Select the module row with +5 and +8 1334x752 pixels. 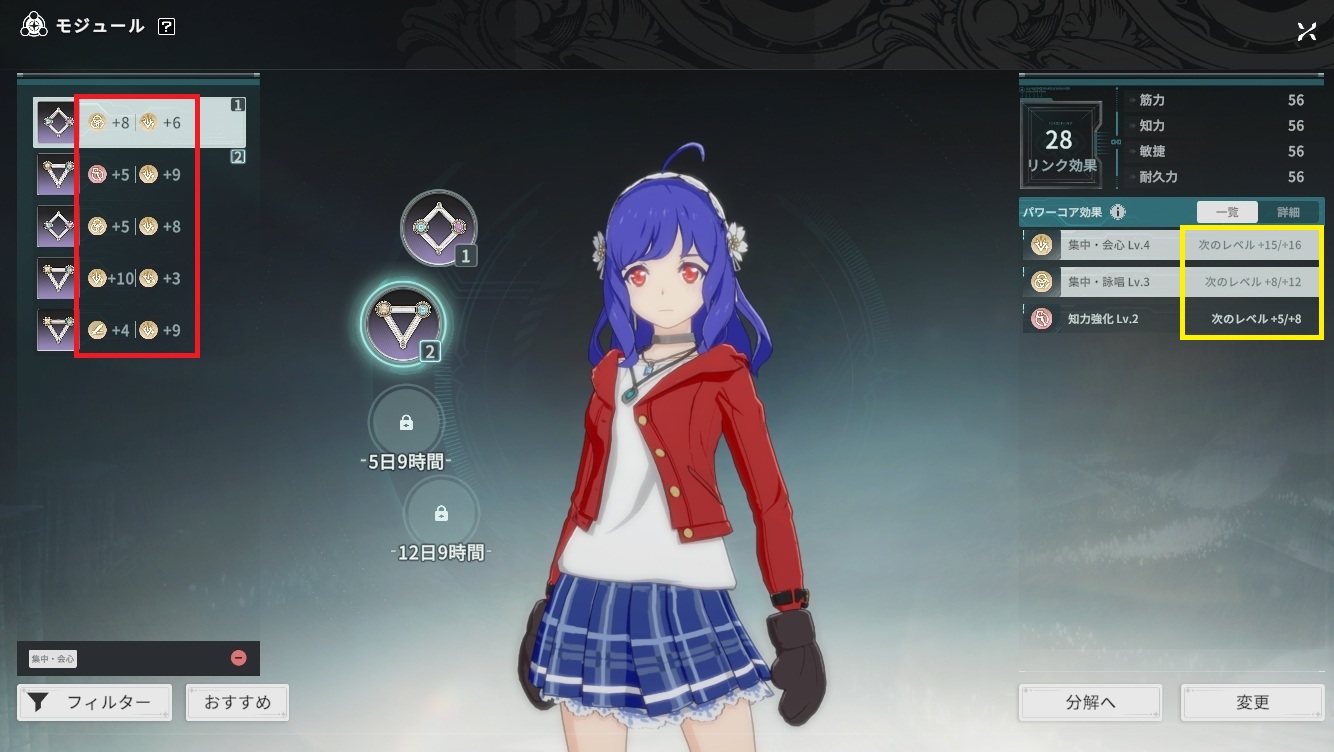pos(140,226)
